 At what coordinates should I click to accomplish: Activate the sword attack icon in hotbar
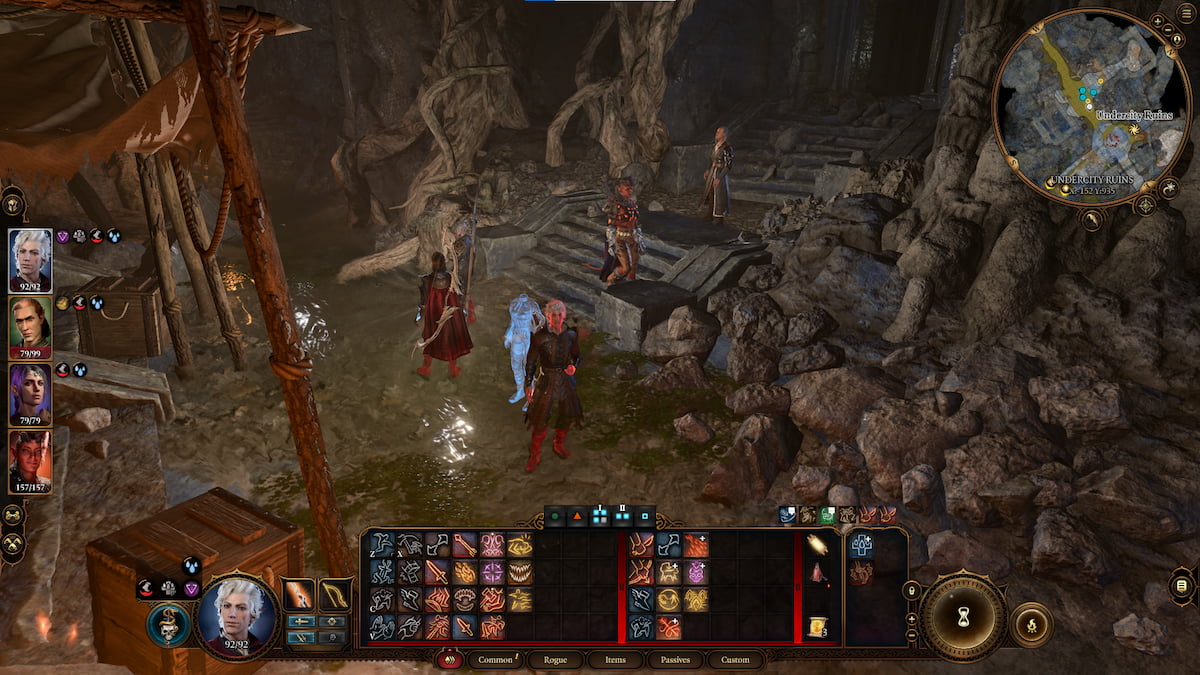point(437,572)
